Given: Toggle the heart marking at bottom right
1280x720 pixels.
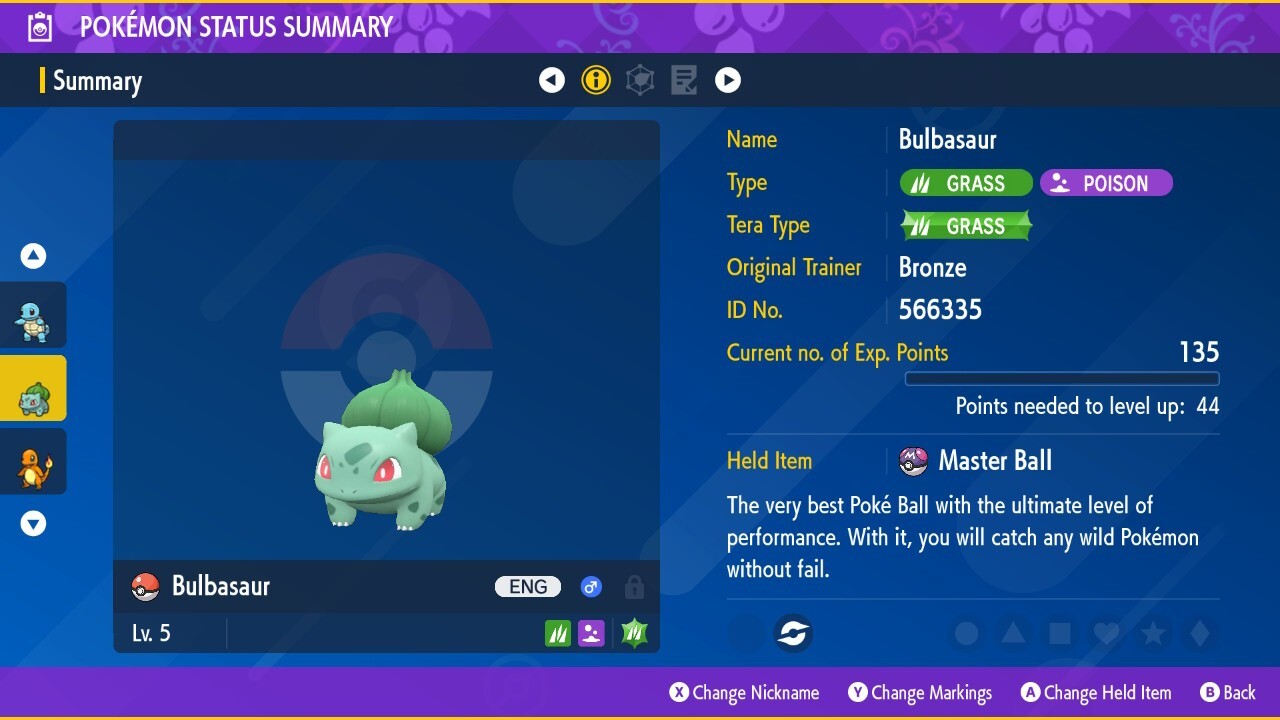Looking at the screenshot, I should click(1106, 633).
